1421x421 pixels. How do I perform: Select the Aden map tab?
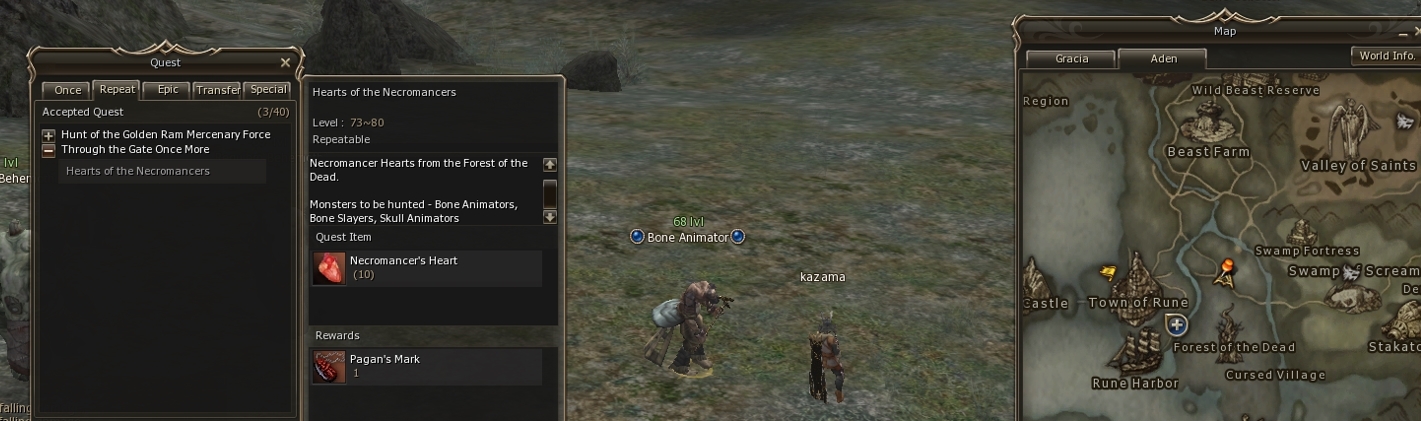(x=1163, y=58)
